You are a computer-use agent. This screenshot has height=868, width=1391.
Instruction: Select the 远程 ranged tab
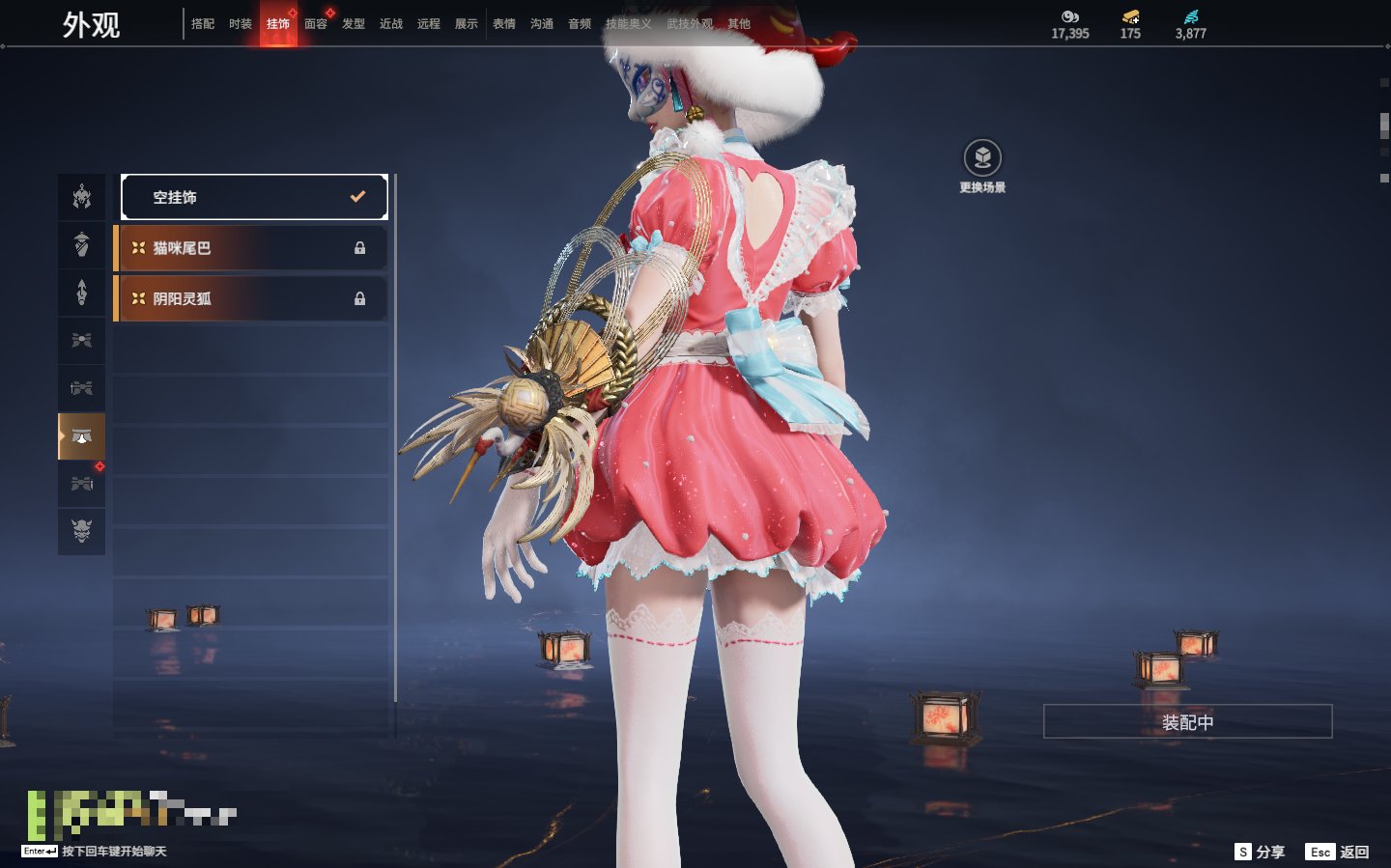pyautogui.click(x=429, y=24)
